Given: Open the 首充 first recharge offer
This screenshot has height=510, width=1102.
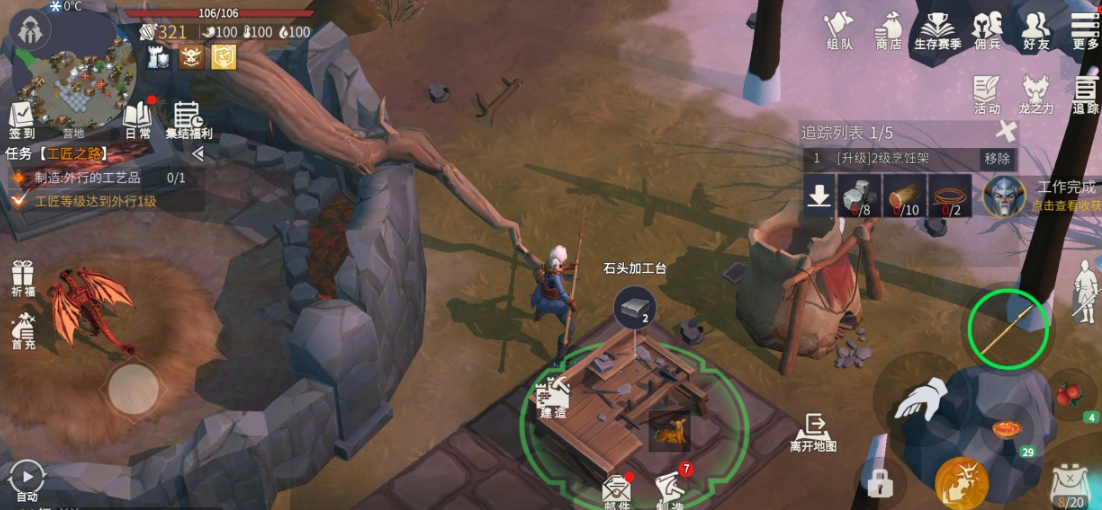Looking at the screenshot, I should [22, 330].
